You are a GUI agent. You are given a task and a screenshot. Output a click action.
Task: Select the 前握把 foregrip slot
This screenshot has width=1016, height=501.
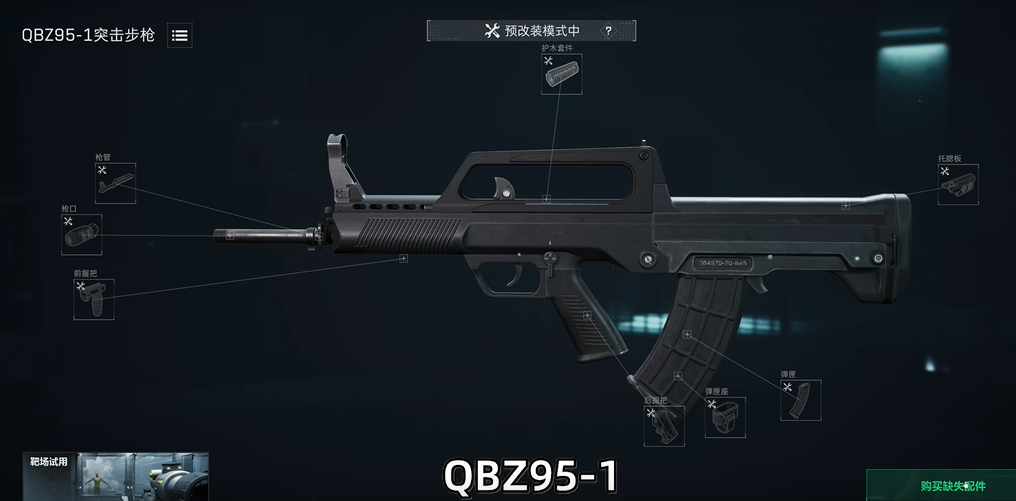93,299
